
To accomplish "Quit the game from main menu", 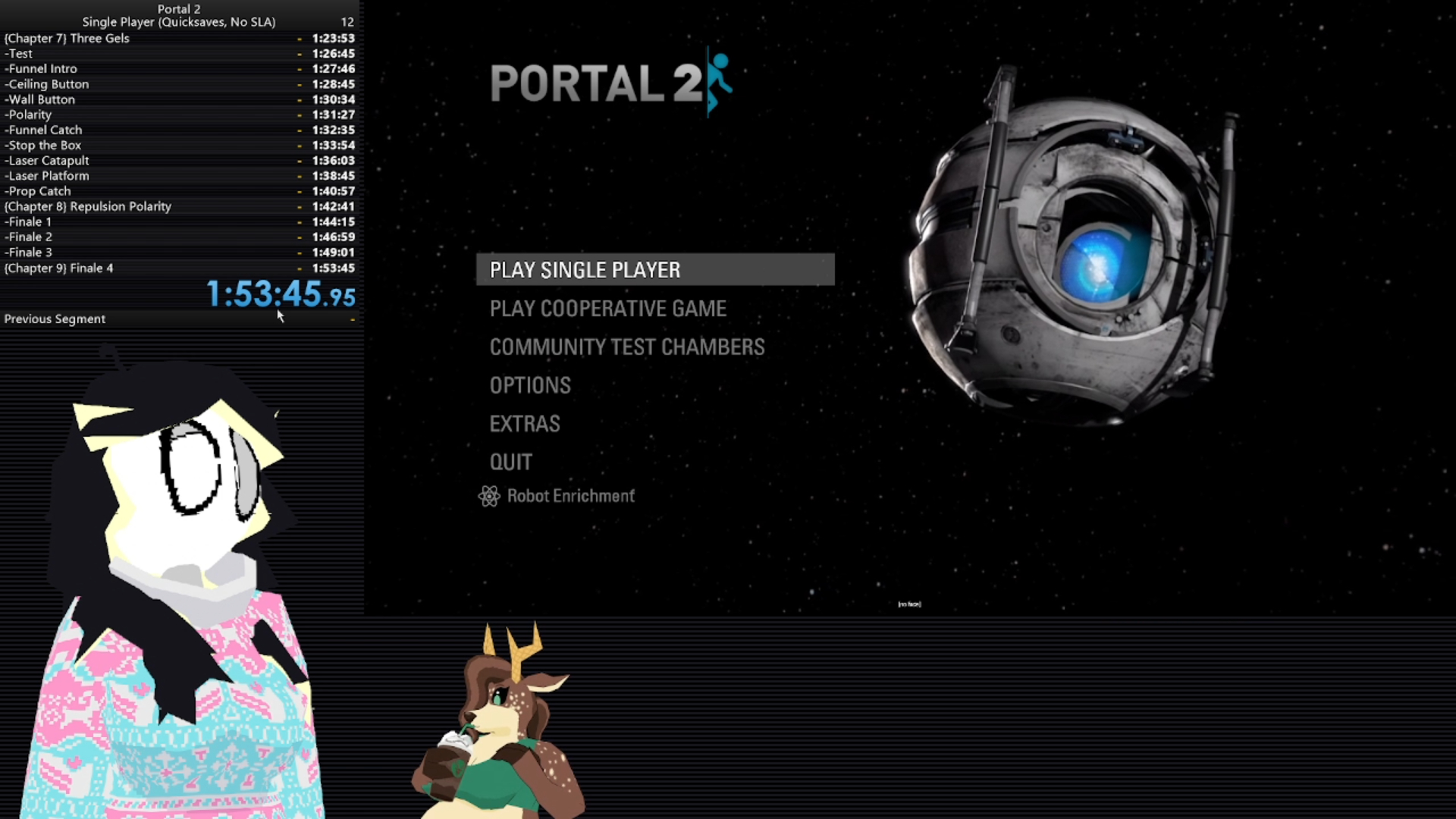I will pyautogui.click(x=511, y=463).
